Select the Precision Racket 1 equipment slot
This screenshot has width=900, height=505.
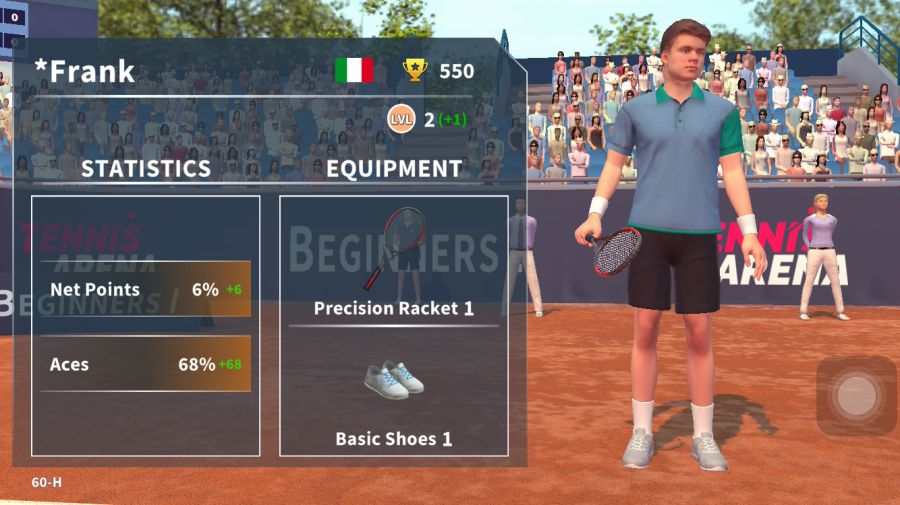pyautogui.click(x=393, y=262)
